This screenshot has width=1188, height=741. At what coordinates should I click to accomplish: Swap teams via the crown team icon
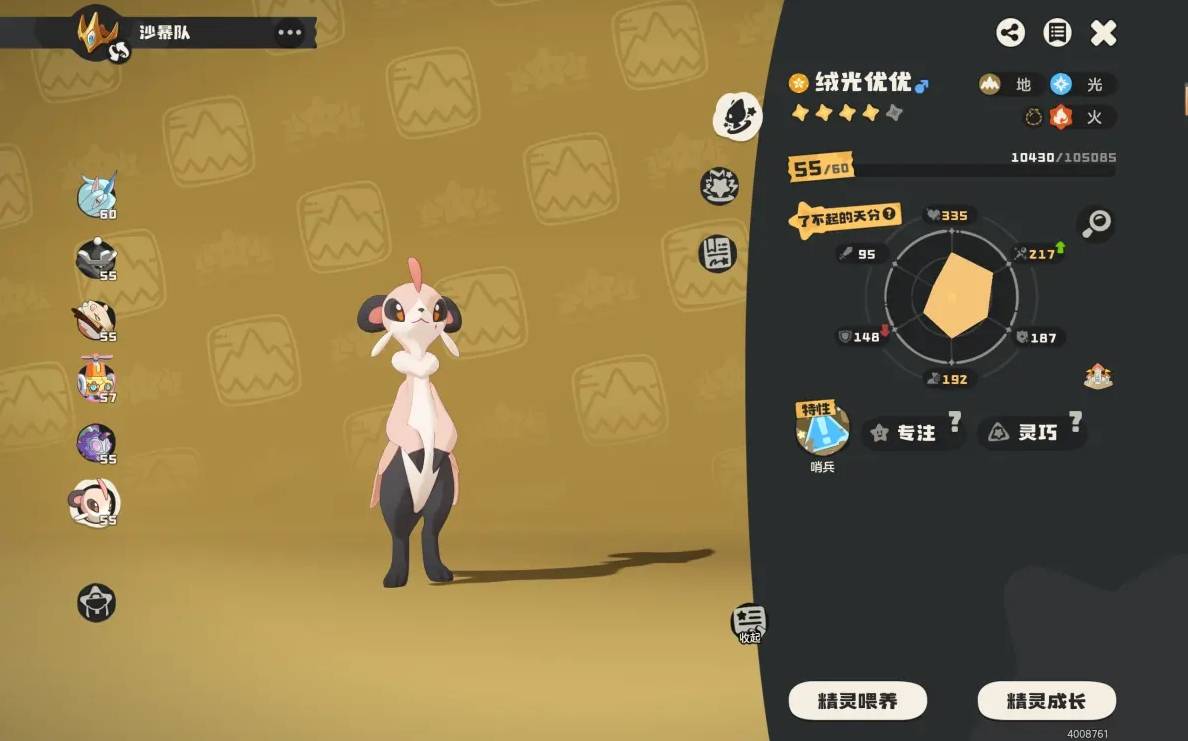tap(99, 32)
